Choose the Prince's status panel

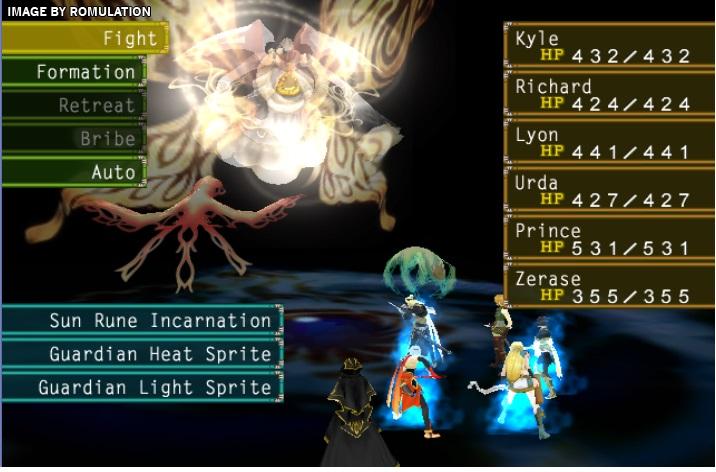[x=607, y=239]
